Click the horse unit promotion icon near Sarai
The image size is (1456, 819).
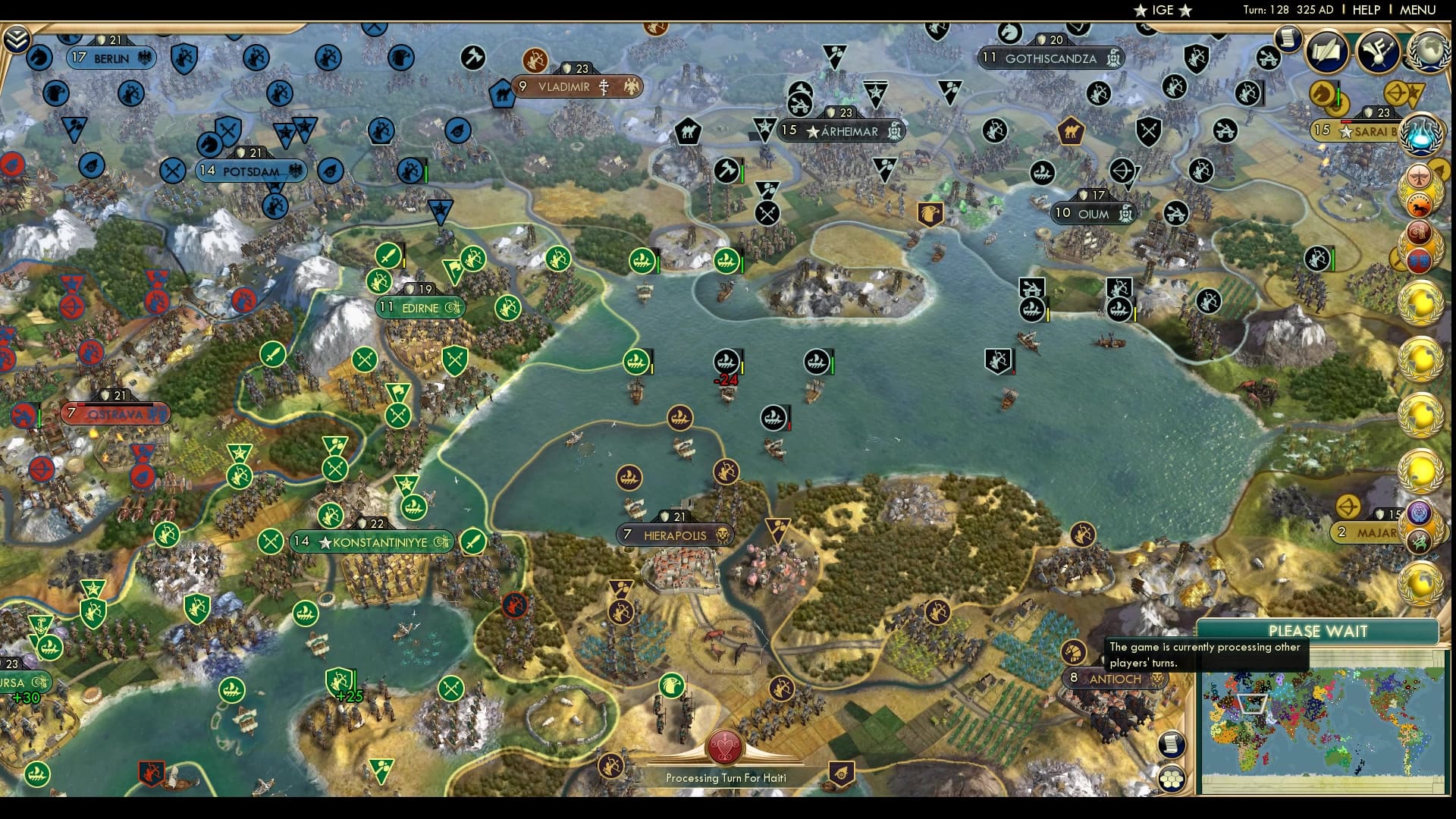pyautogui.click(x=1322, y=93)
